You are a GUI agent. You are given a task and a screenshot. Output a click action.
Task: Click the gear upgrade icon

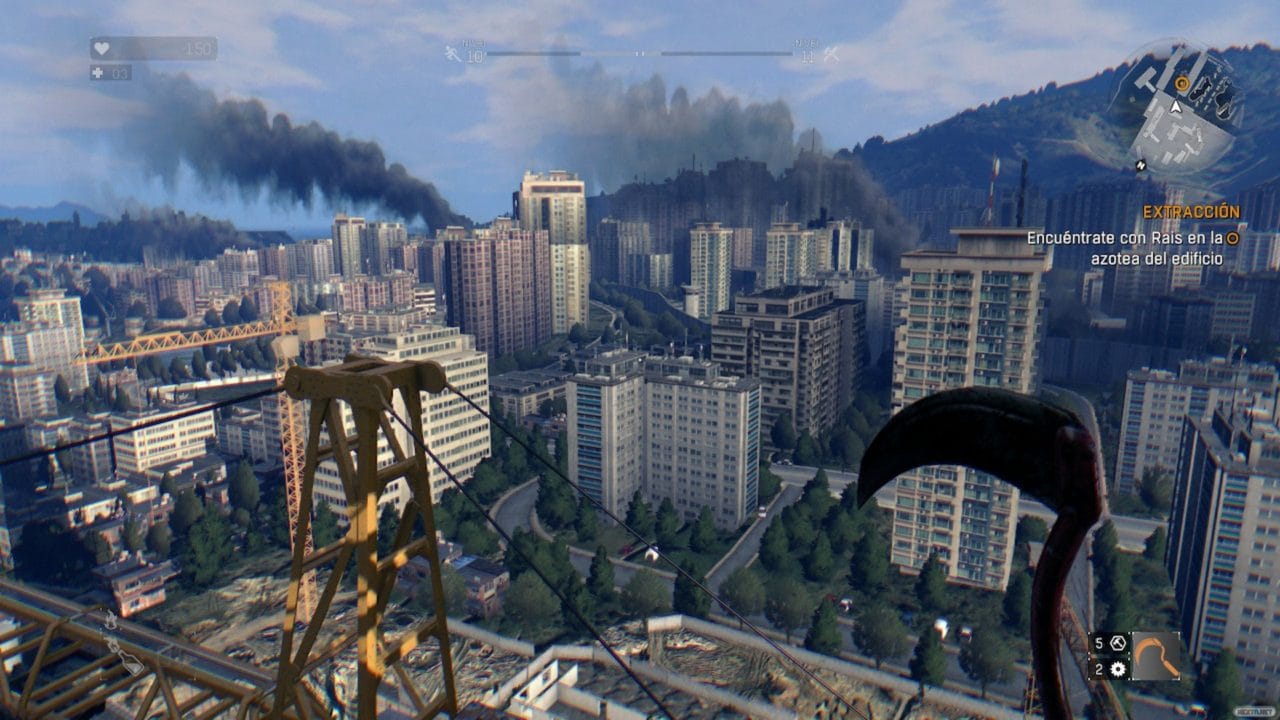1117,669
